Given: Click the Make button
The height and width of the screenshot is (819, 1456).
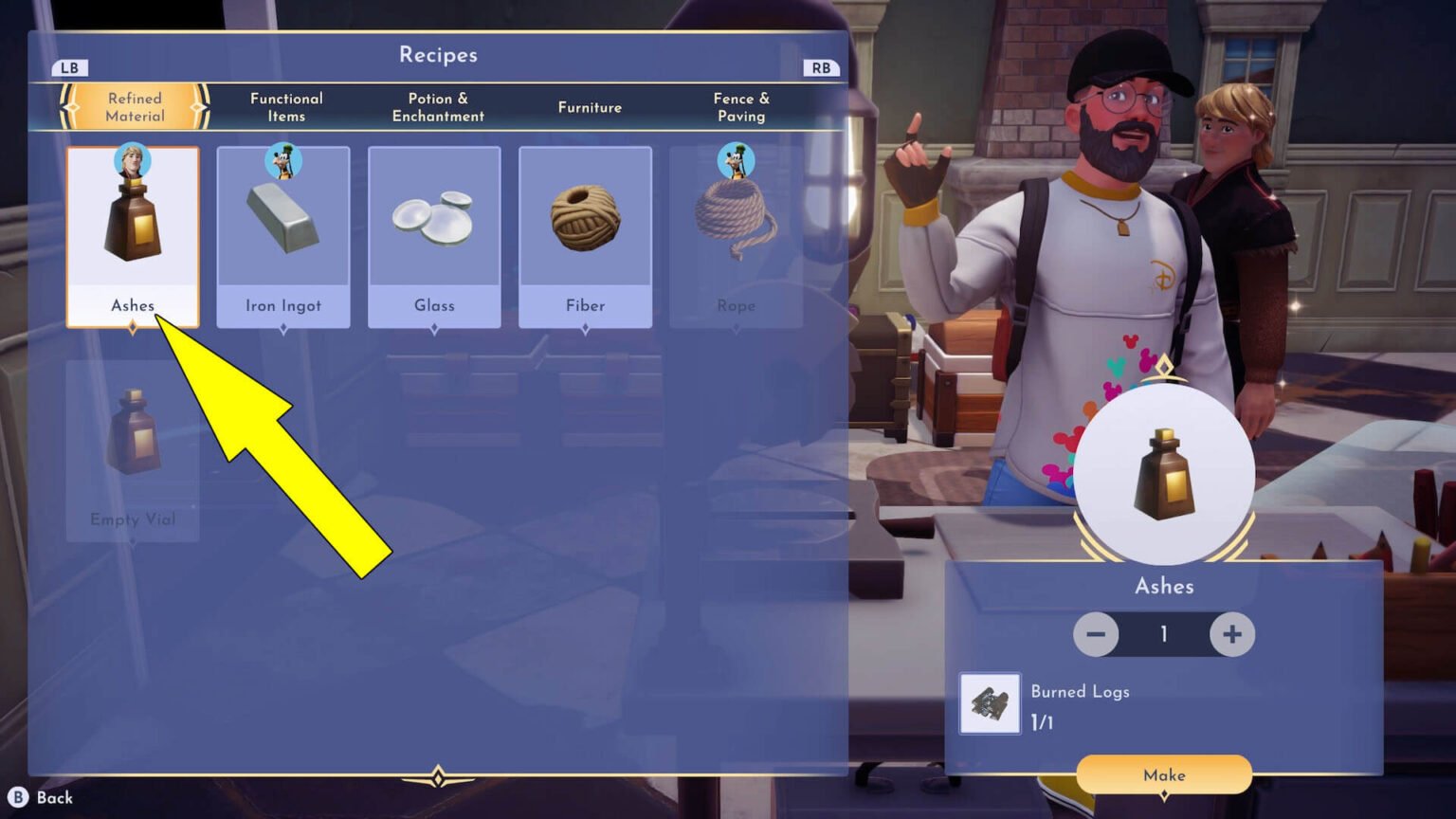Looking at the screenshot, I should (x=1164, y=775).
